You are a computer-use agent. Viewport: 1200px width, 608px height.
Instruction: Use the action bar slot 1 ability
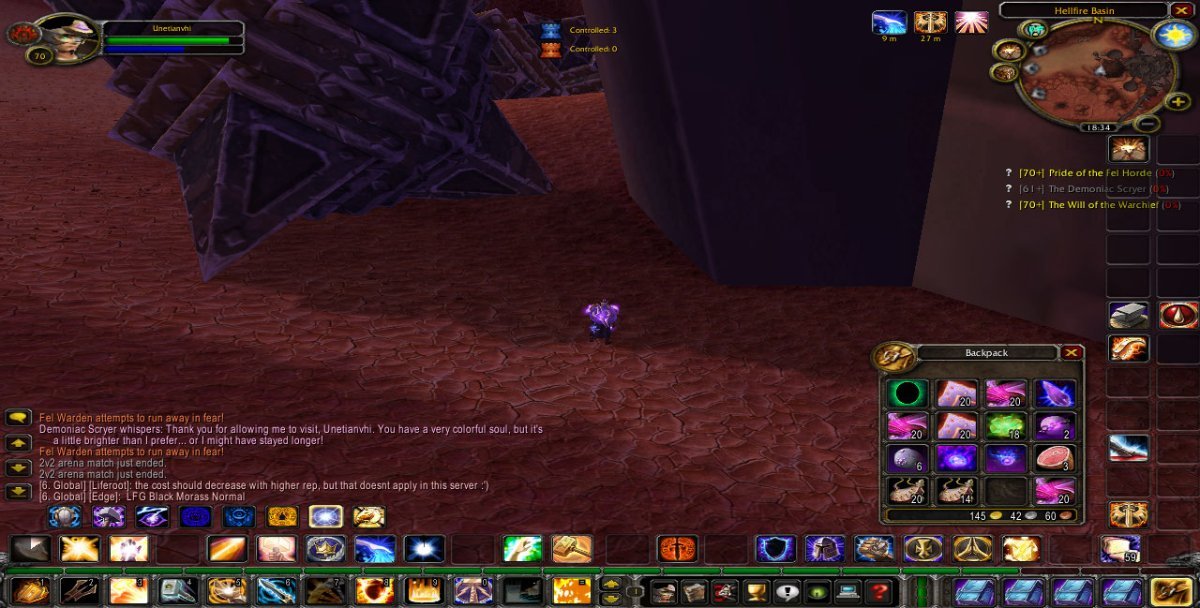point(30,591)
